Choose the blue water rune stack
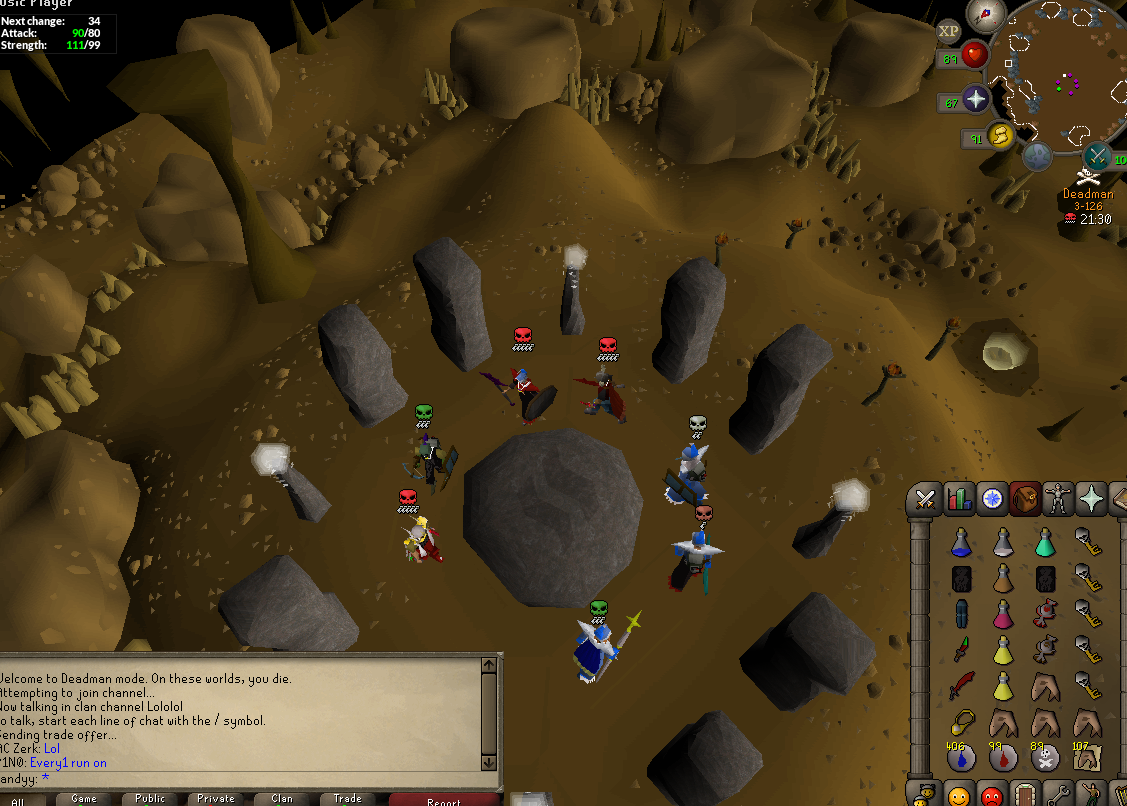The height and width of the screenshot is (806, 1127). point(961,758)
